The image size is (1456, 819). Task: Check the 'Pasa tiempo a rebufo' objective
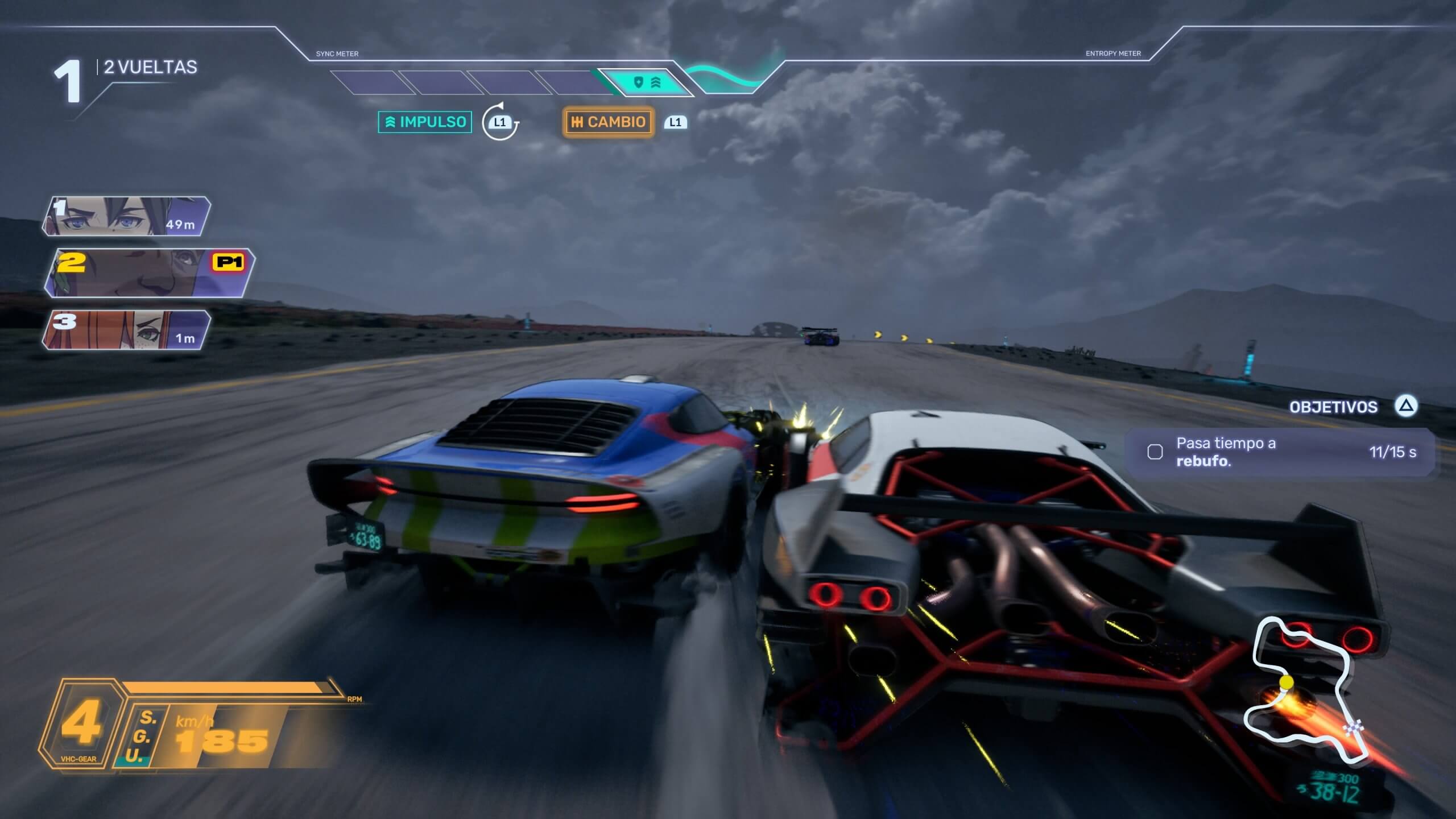pyautogui.click(x=1155, y=452)
